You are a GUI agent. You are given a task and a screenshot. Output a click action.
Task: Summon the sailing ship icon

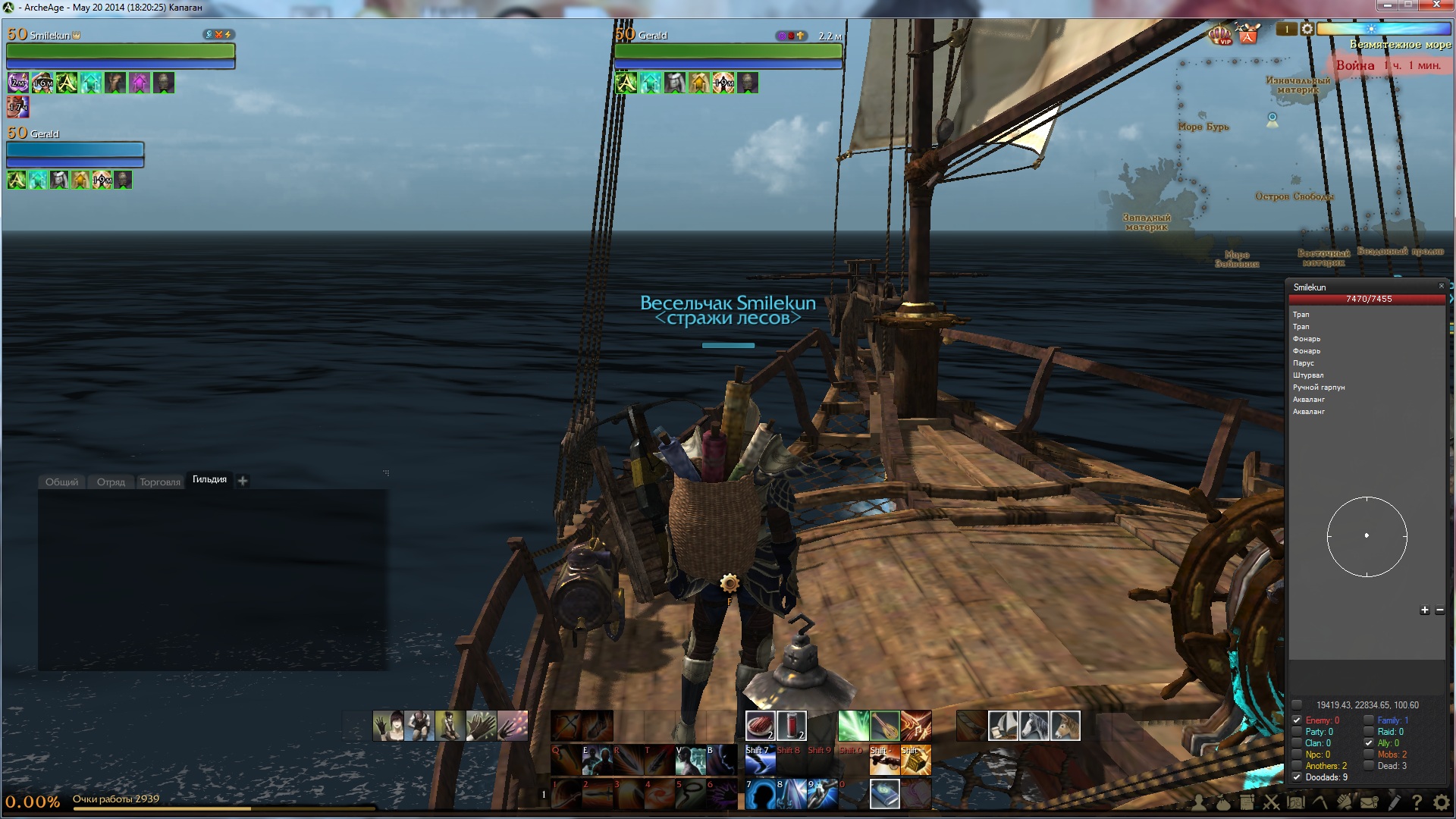(x=1003, y=726)
